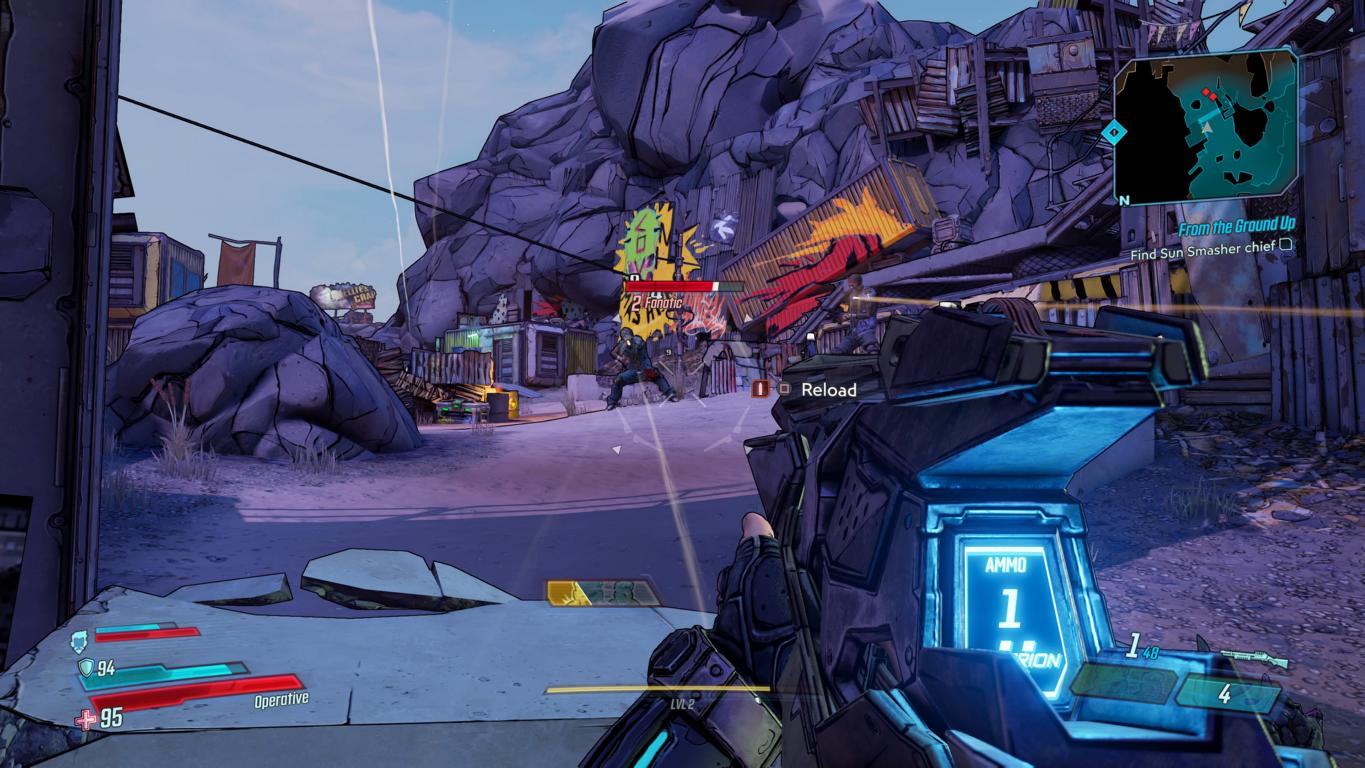This screenshot has width=1365, height=768.
Task: Select the From the Ground Up mission title
Action: click(x=1236, y=230)
